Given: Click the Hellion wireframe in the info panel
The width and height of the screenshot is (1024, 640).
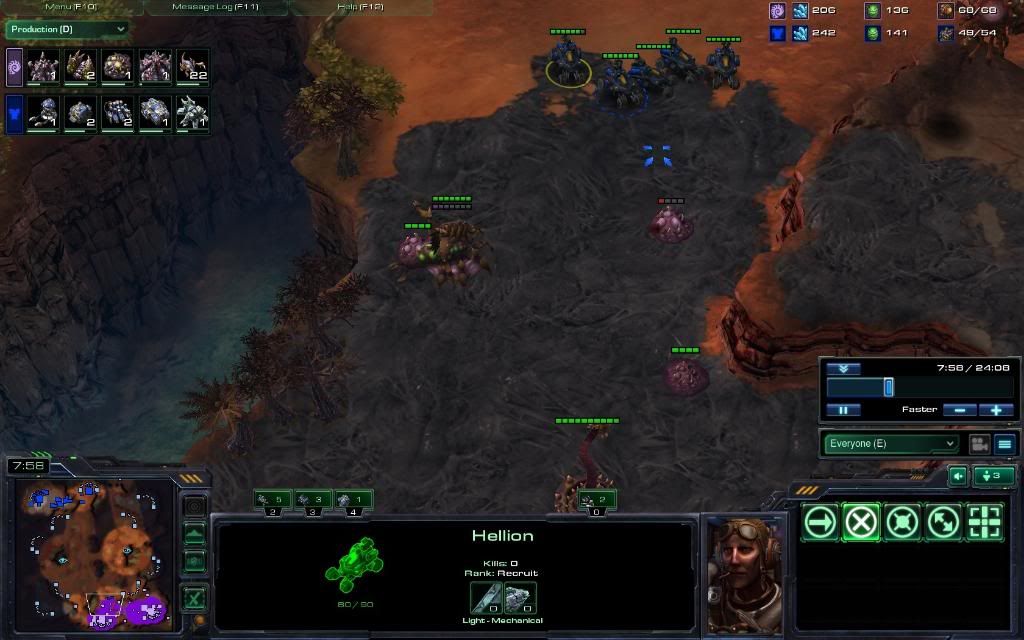Looking at the screenshot, I should pyautogui.click(x=353, y=563).
